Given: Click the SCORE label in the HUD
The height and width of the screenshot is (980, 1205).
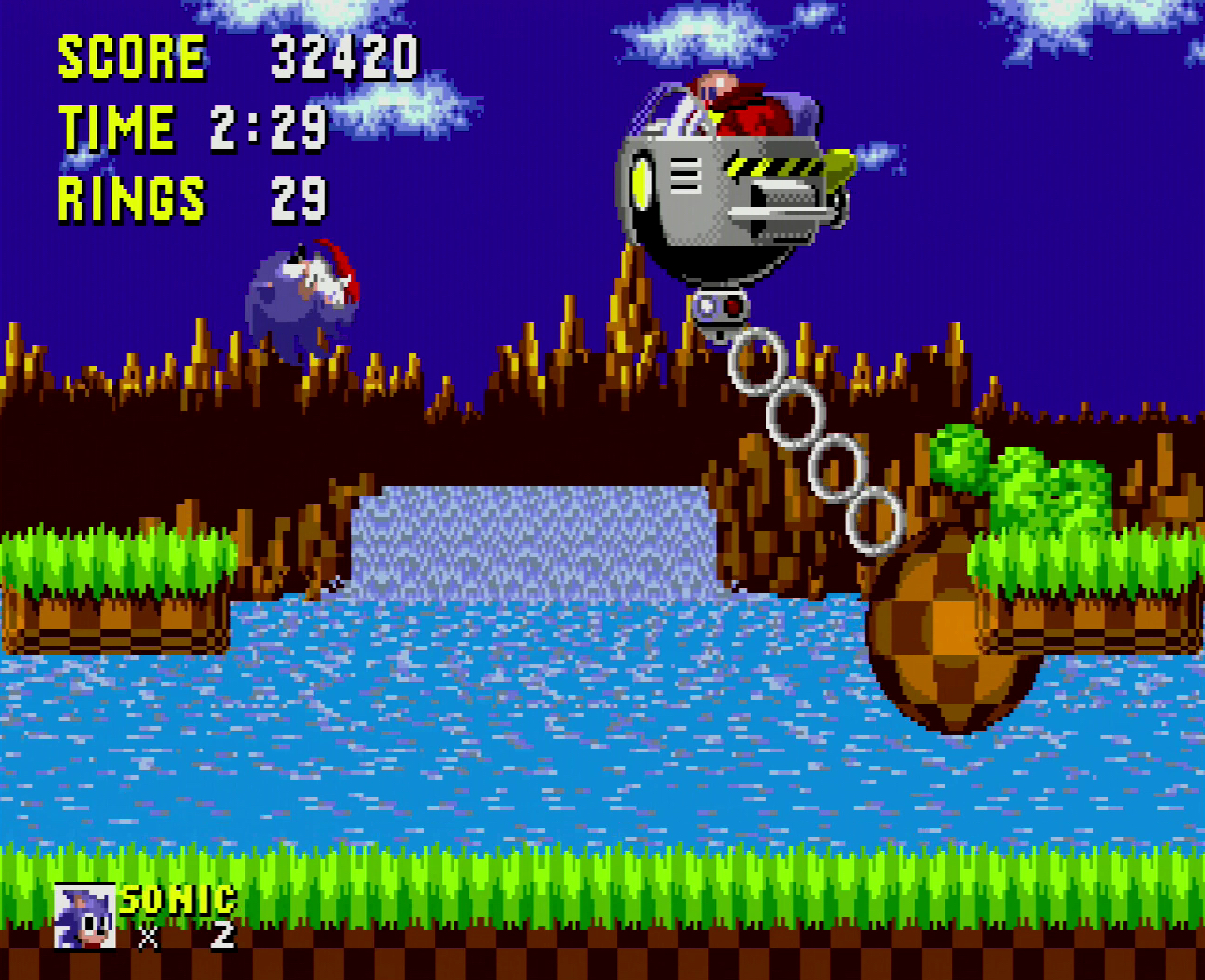Looking at the screenshot, I should (131, 56).
